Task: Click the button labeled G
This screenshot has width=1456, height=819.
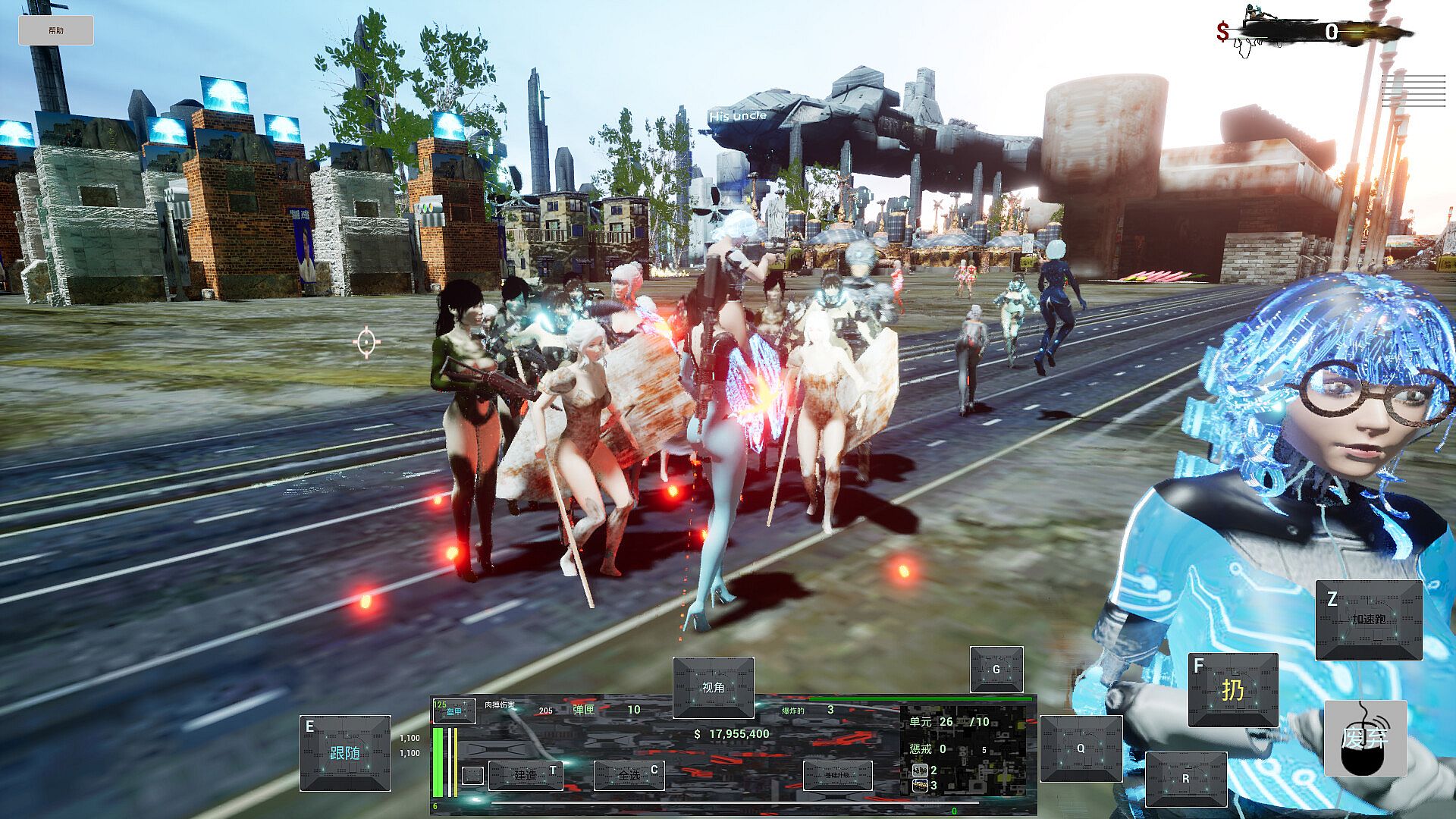Action: (996, 669)
